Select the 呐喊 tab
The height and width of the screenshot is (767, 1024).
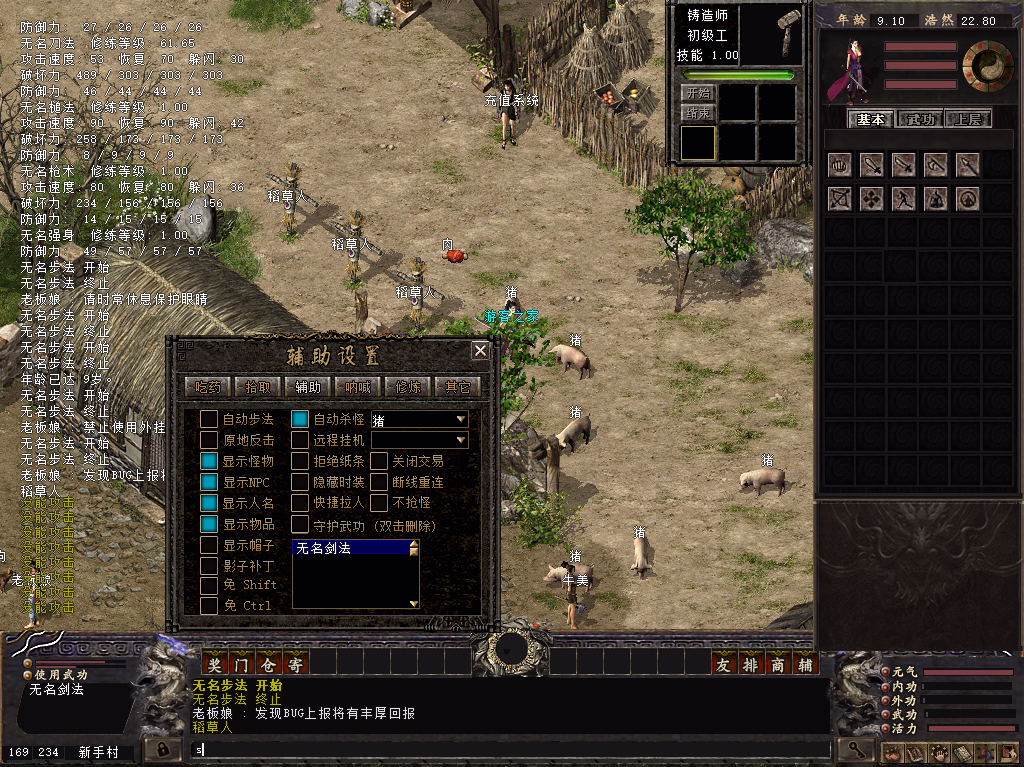(358, 387)
